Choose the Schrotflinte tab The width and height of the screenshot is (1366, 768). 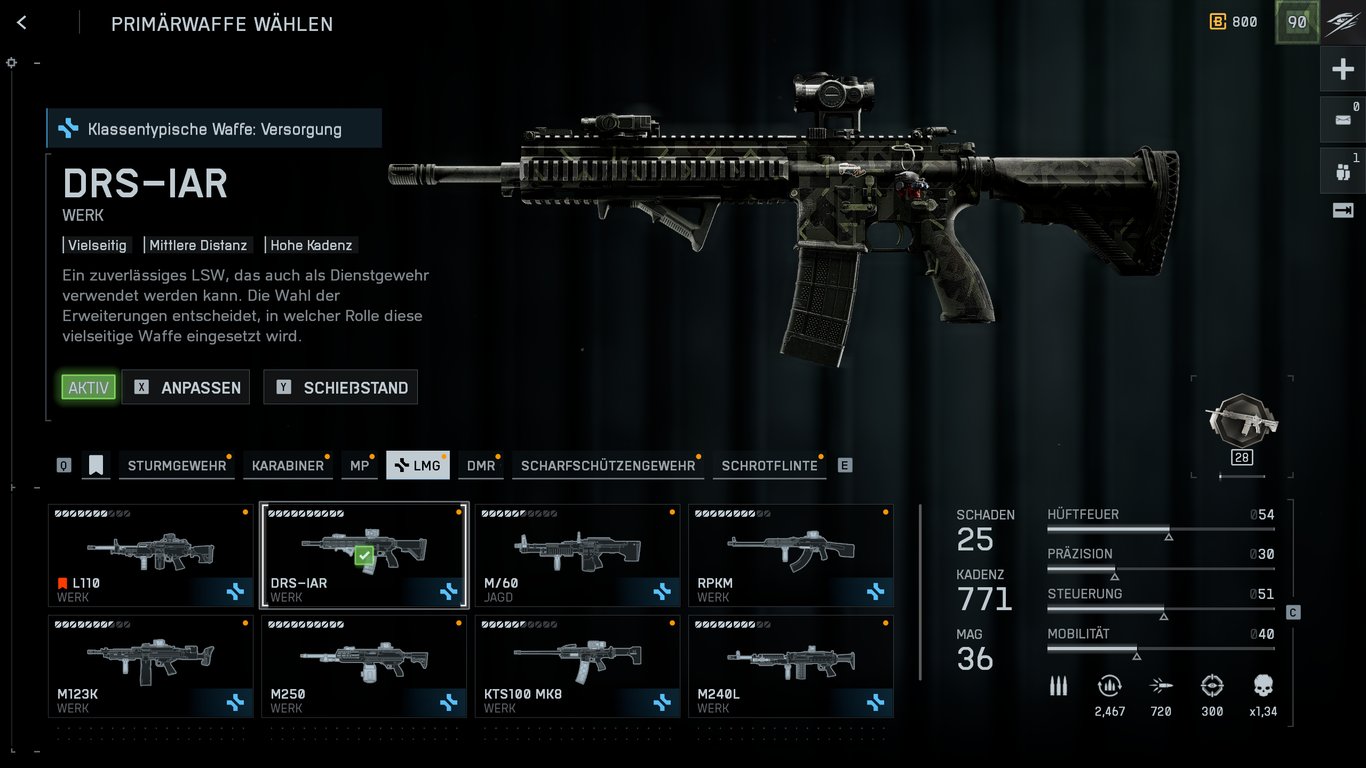(x=769, y=466)
